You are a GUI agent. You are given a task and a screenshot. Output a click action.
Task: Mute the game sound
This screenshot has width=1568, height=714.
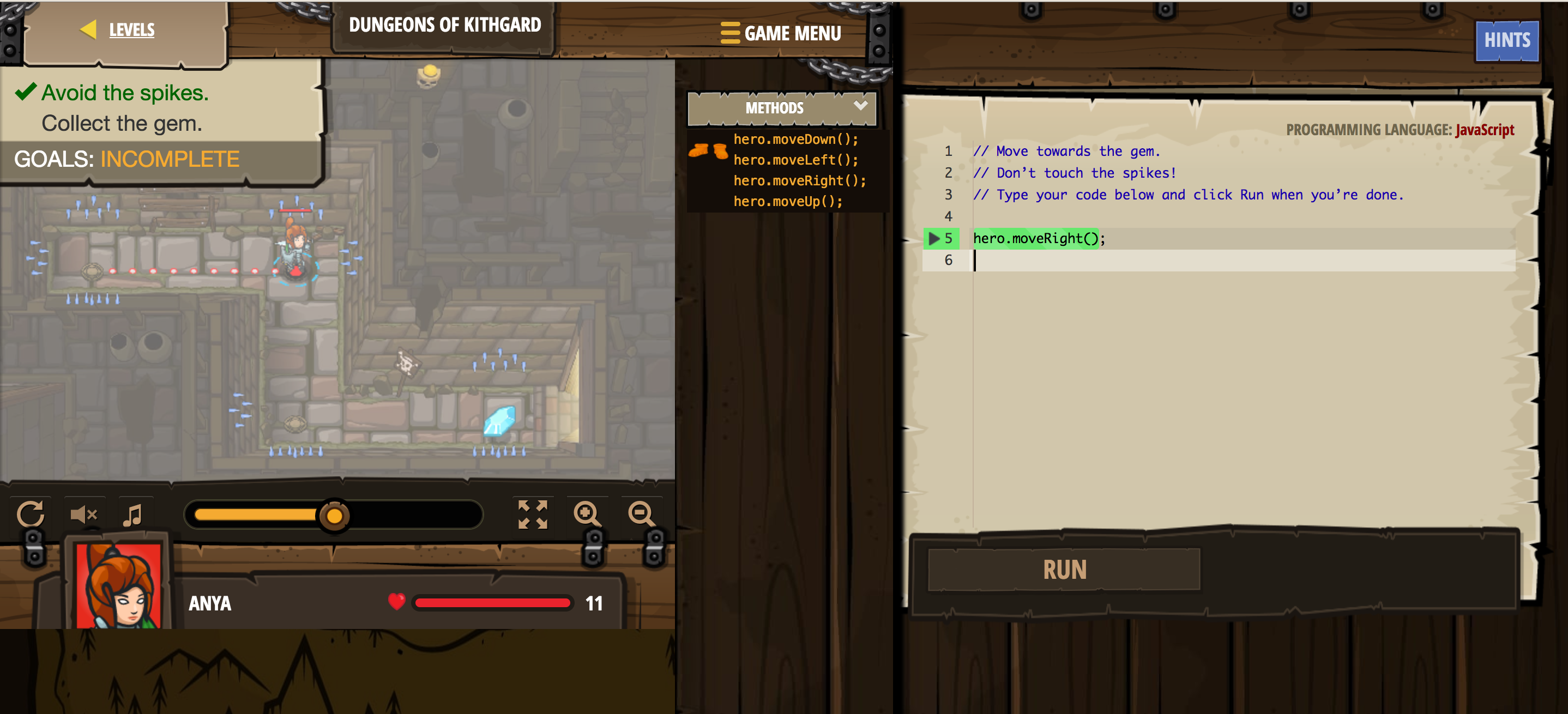(x=83, y=515)
